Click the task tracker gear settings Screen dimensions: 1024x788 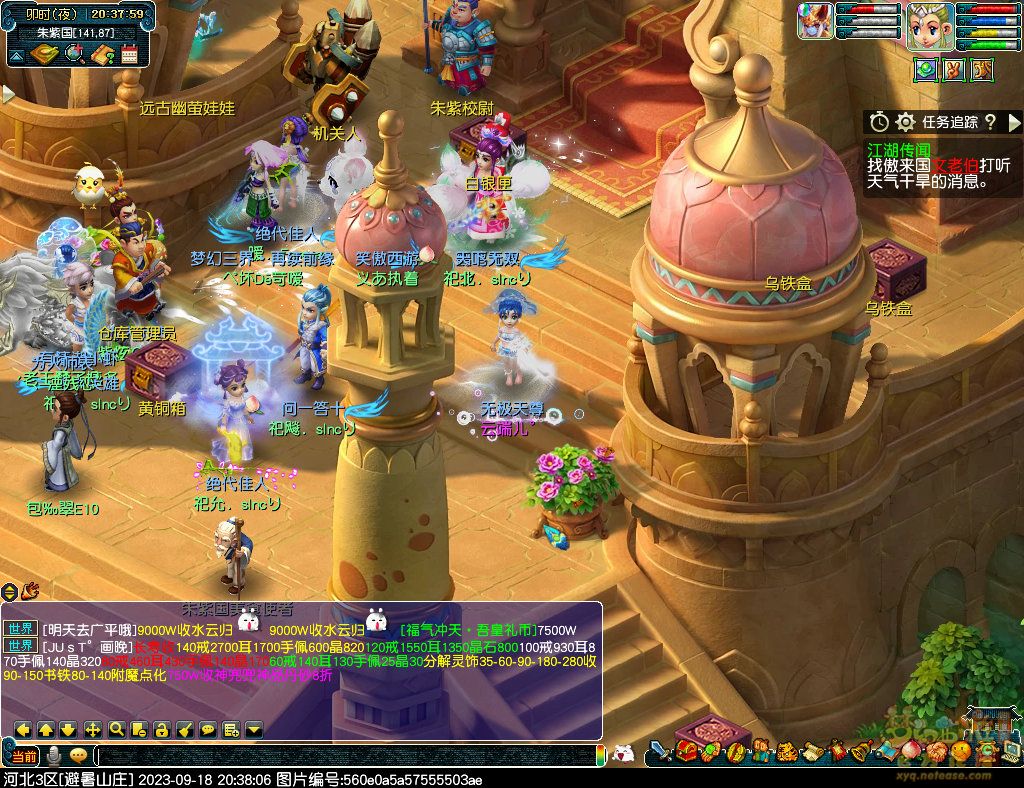pyautogui.click(x=906, y=122)
